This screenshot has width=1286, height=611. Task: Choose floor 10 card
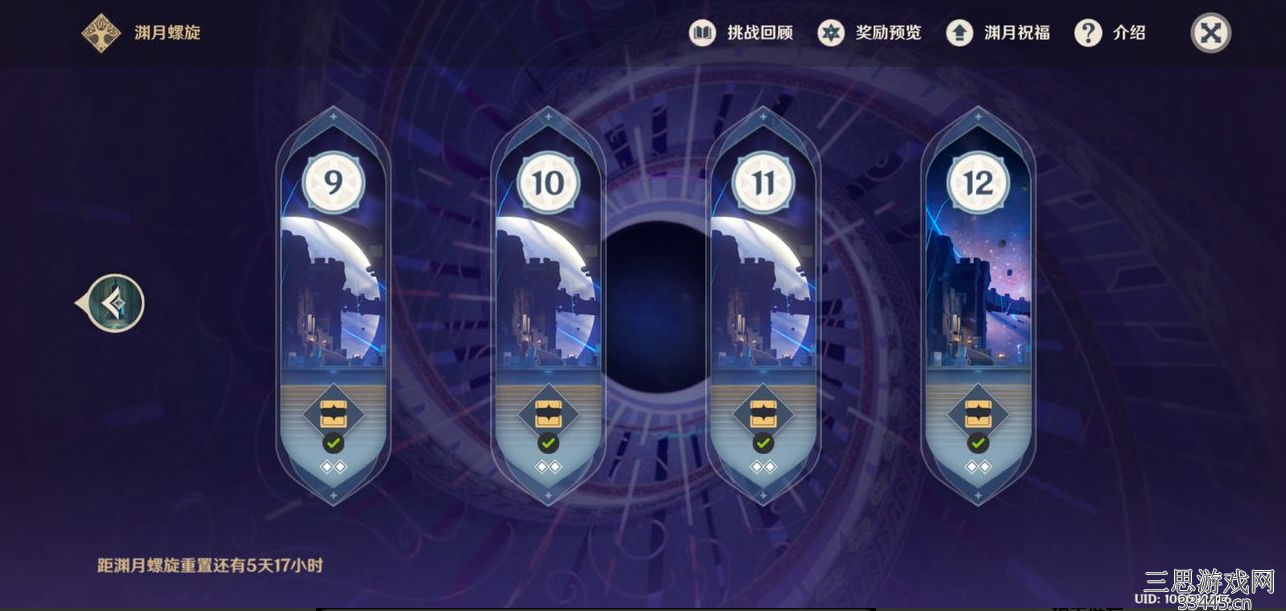pos(547,290)
